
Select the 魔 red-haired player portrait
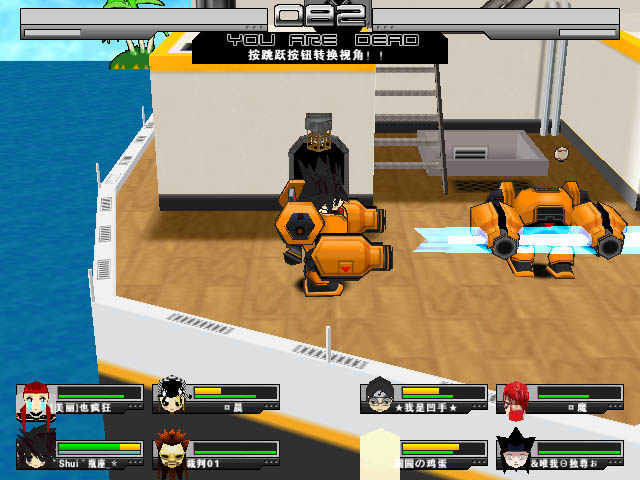(x=515, y=398)
